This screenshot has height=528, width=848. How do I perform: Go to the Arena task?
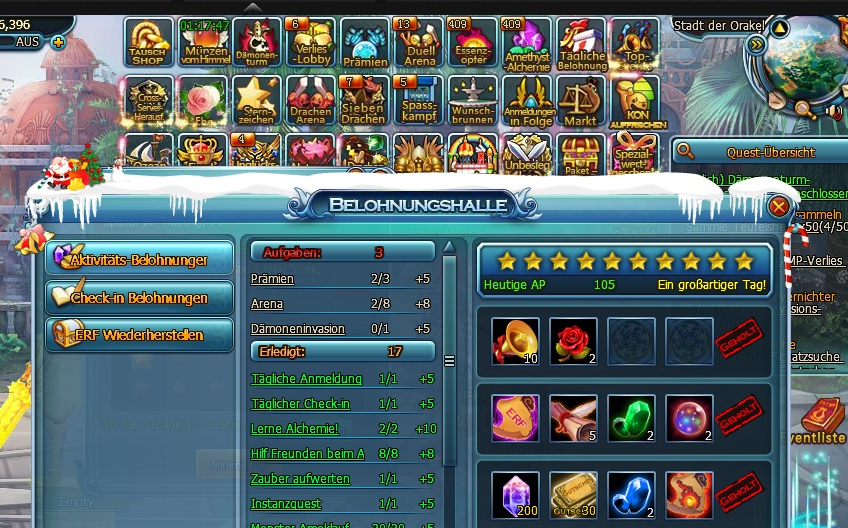point(266,304)
